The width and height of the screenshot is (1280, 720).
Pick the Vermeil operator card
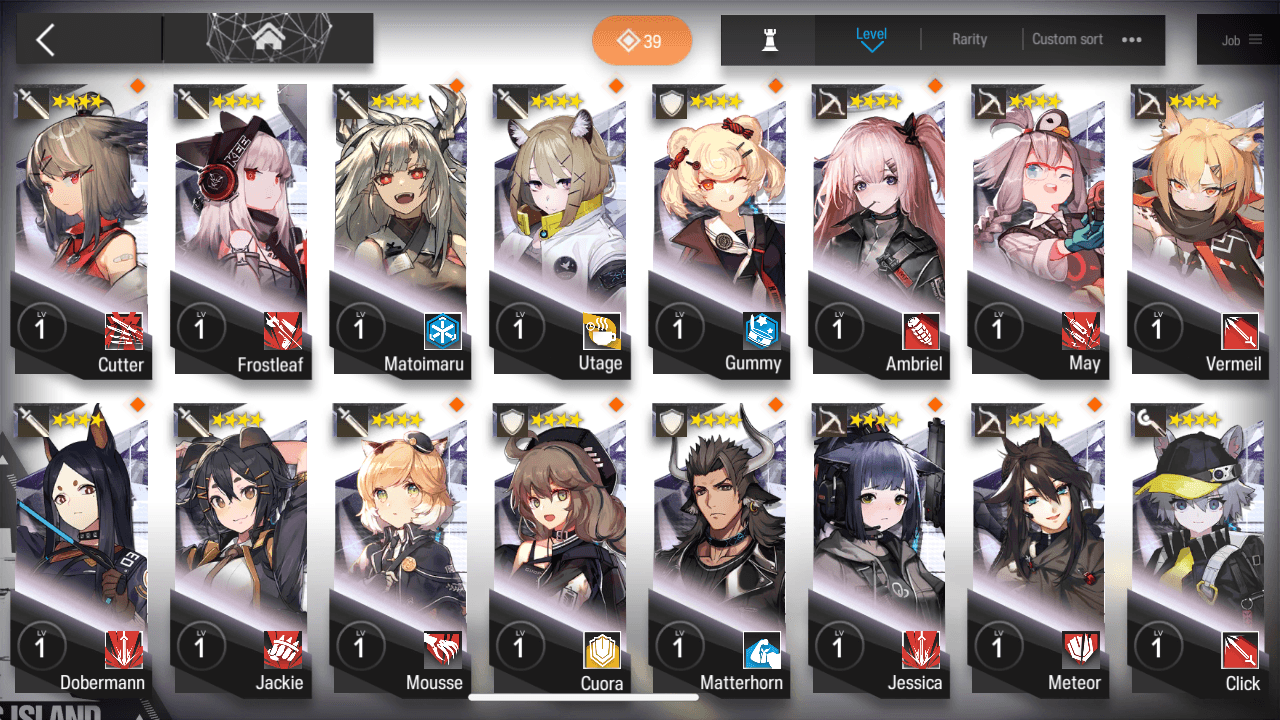(1196, 230)
